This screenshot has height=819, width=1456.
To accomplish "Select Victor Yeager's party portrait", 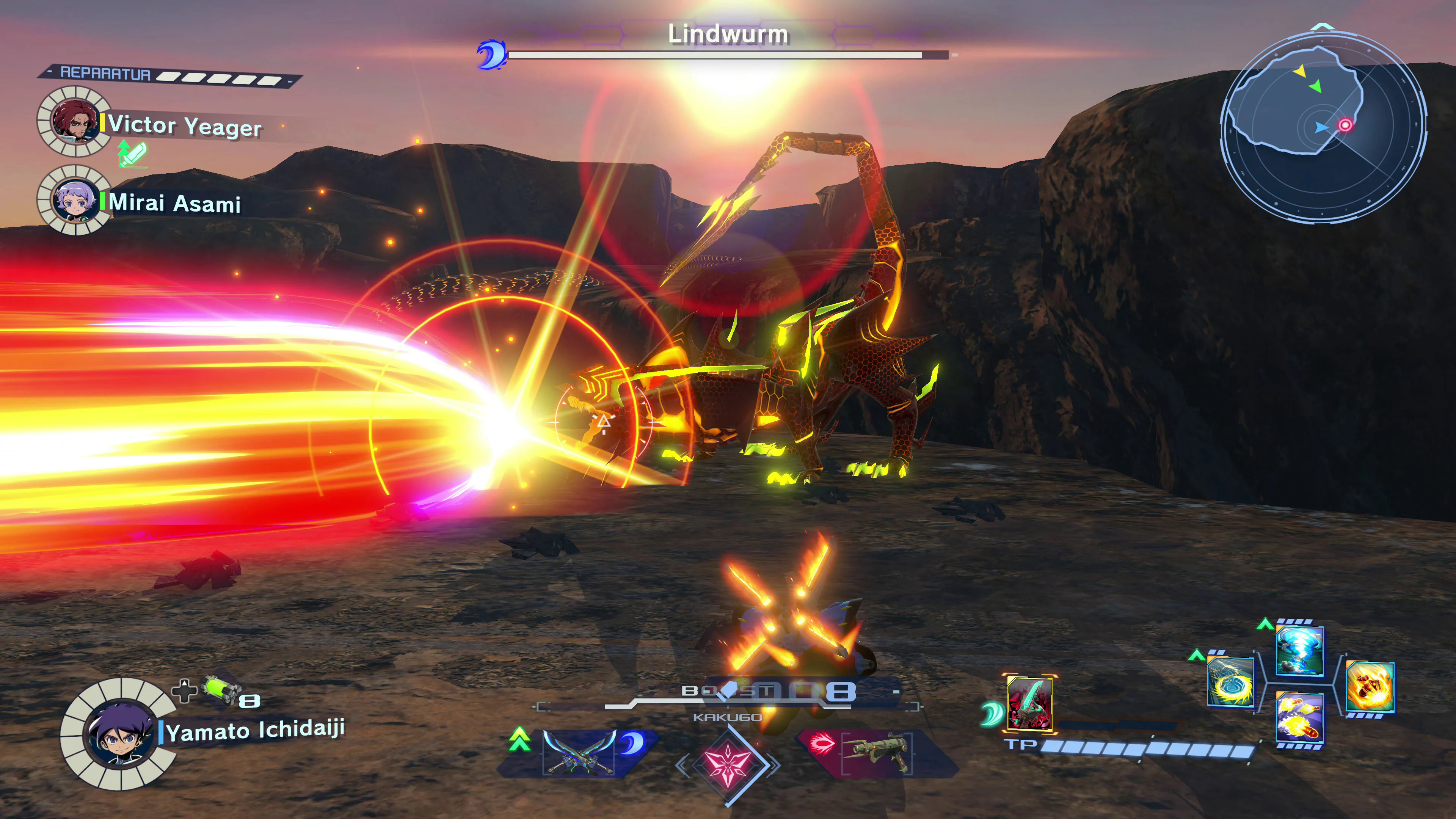I will [x=74, y=121].
